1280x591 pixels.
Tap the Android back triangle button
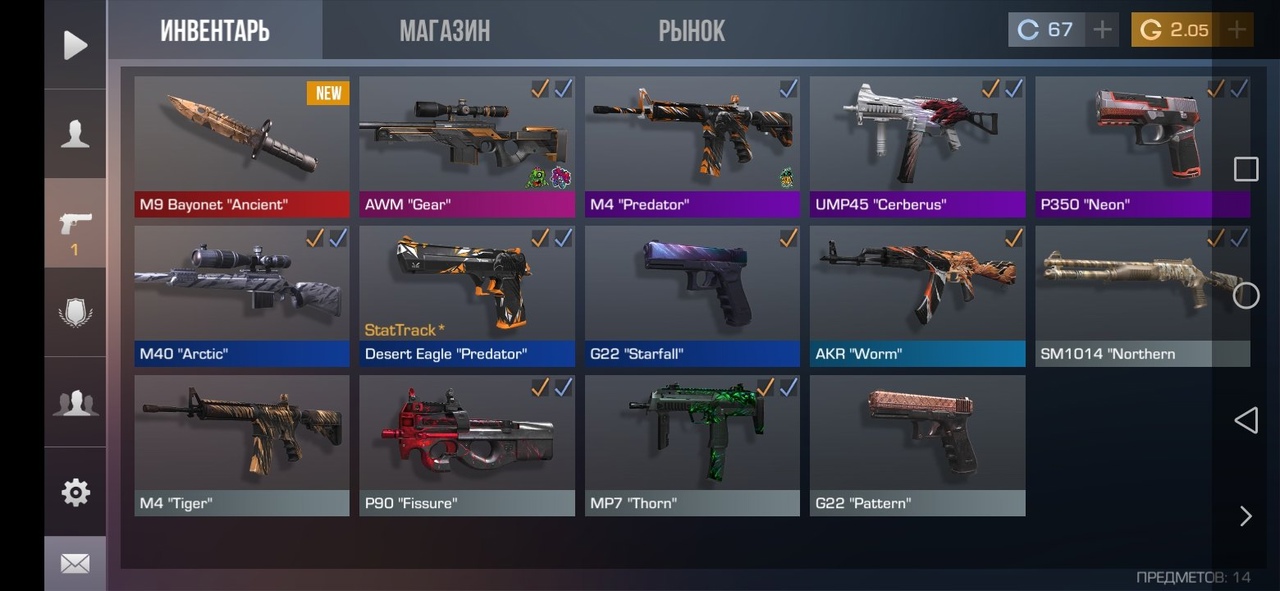(x=1245, y=420)
